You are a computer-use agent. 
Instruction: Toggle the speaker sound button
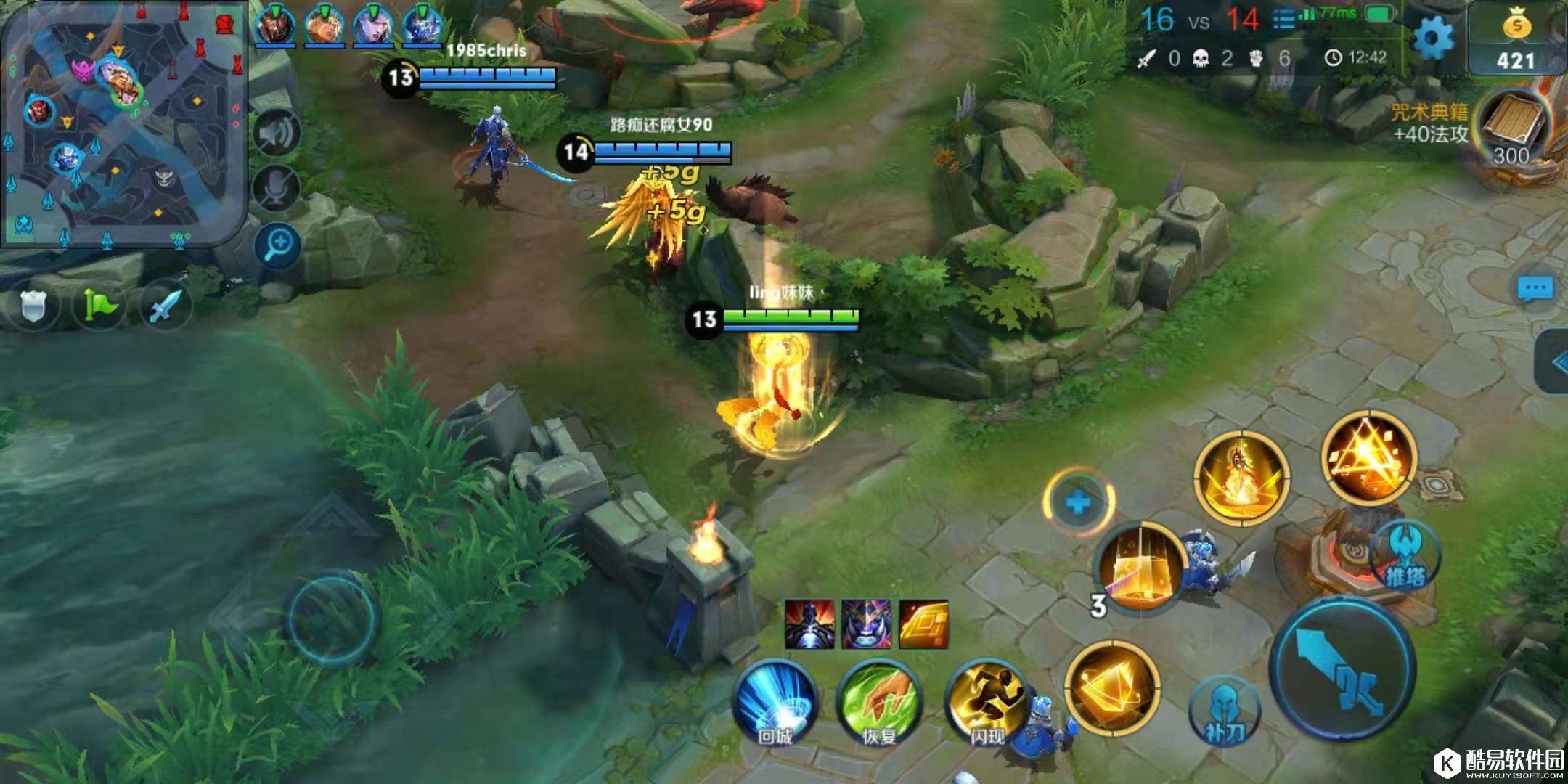click(x=277, y=134)
